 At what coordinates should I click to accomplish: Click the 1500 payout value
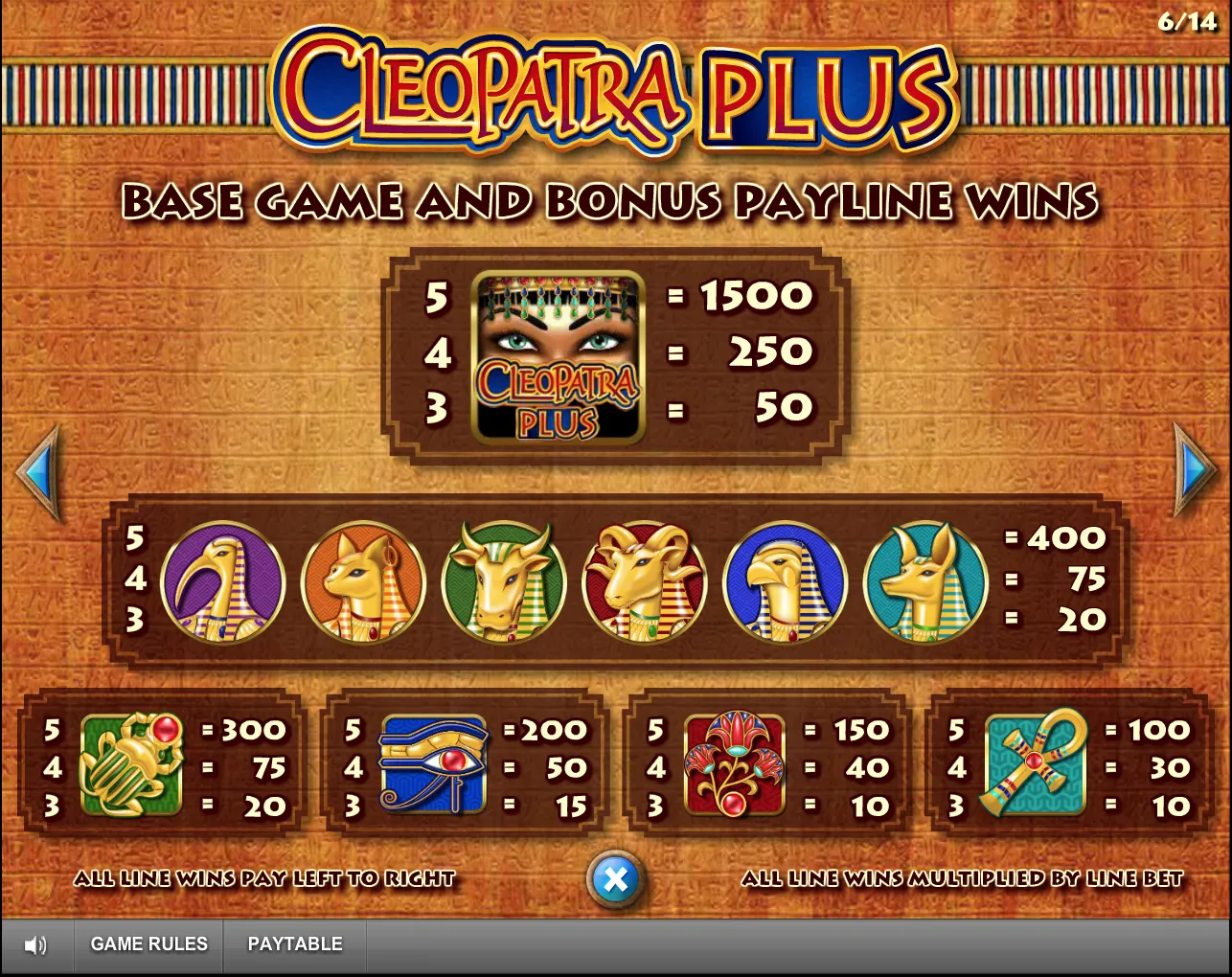click(756, 296)
